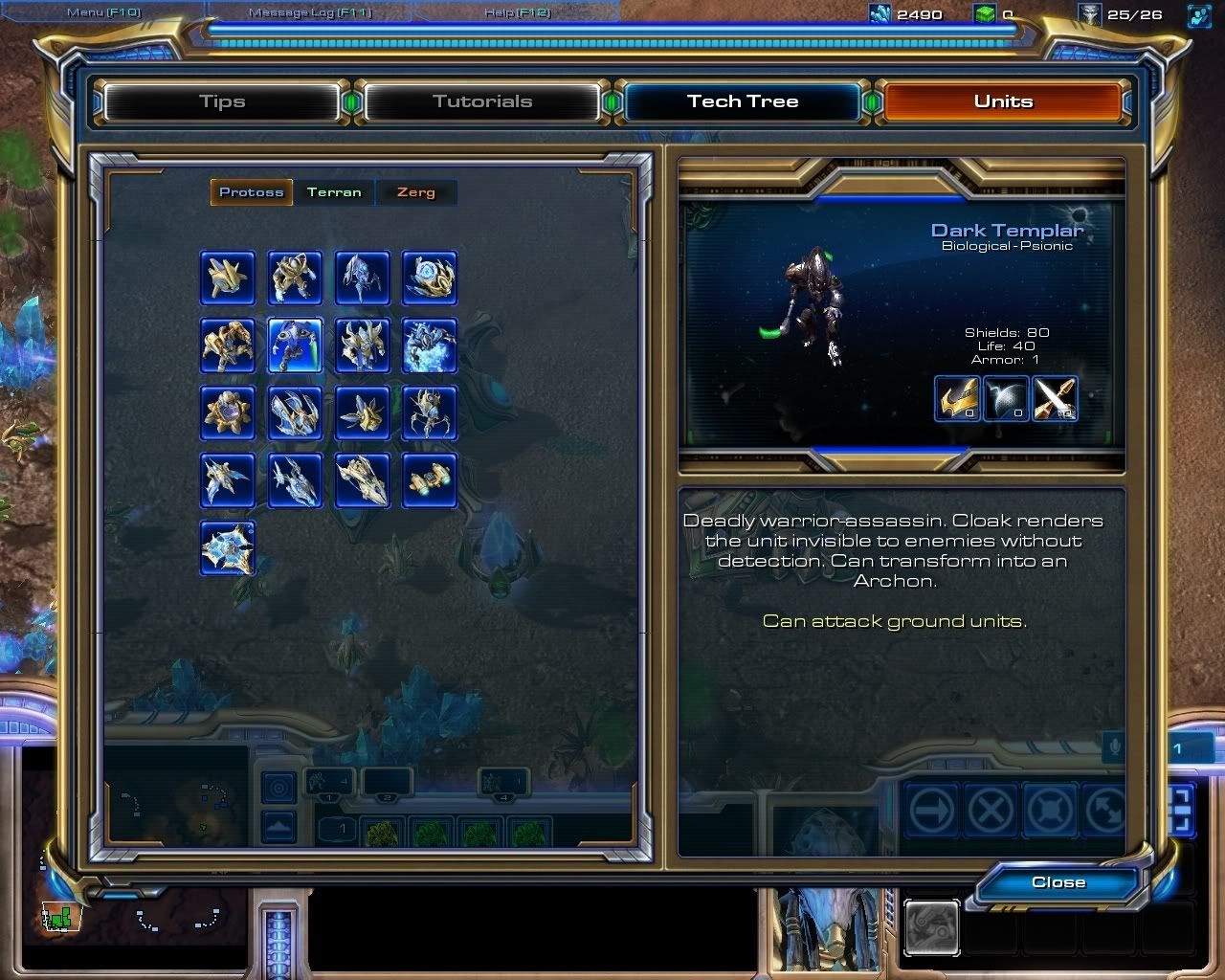Screen dimensions: 1225x980
Task: Select the Zealot unit icon
Action: (294, 278)
